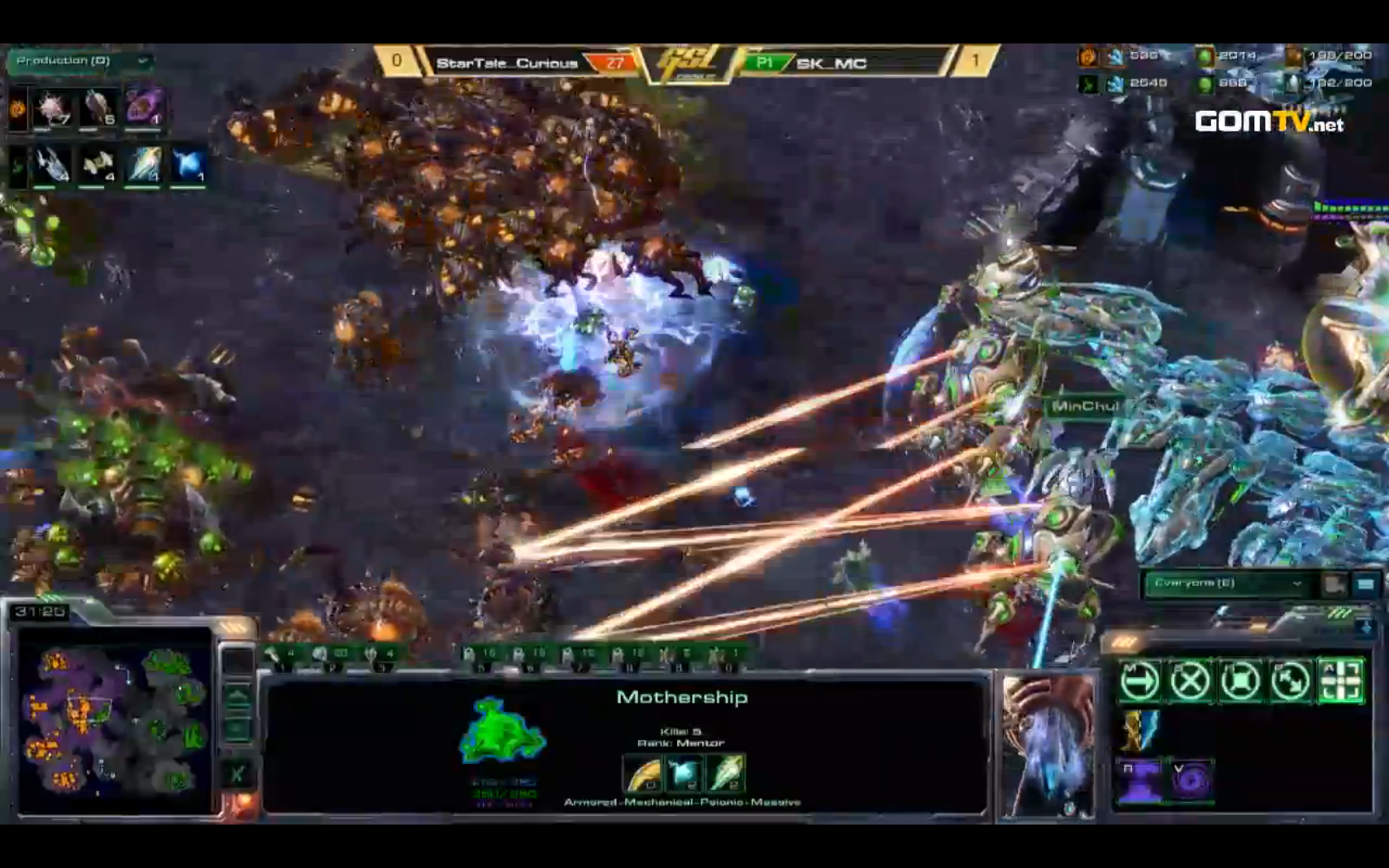Activate the Attack command button

click(1341, 682)
